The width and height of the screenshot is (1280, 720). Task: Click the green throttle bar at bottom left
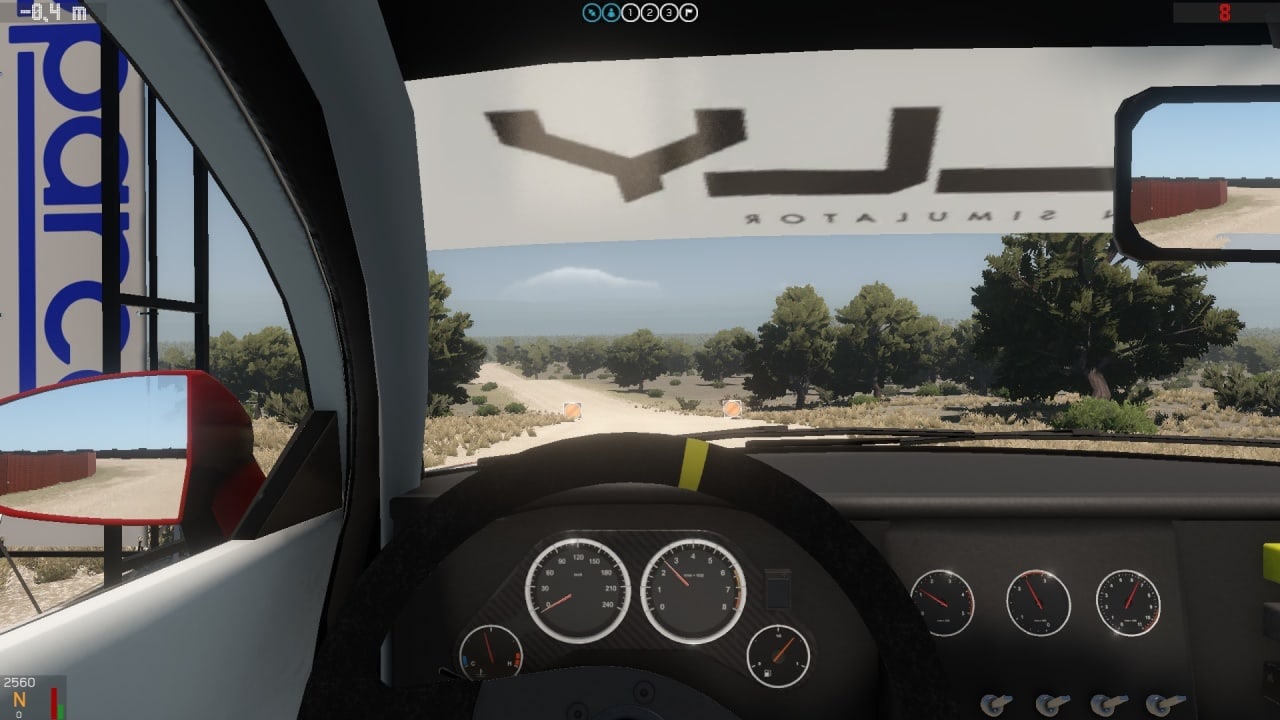coord(60,710)
